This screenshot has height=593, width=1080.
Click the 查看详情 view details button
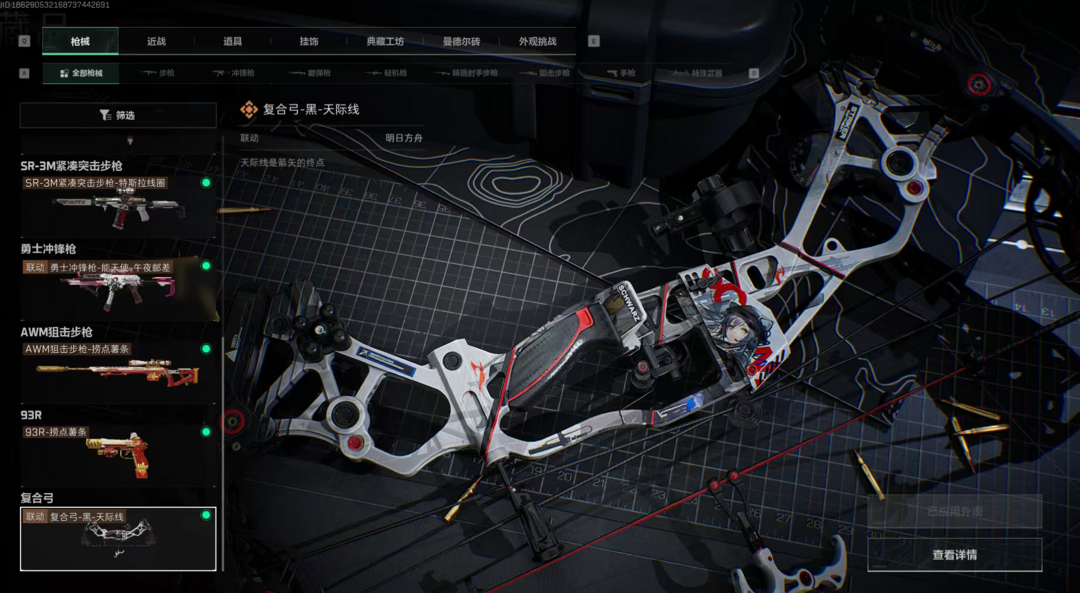pos(954,555)
